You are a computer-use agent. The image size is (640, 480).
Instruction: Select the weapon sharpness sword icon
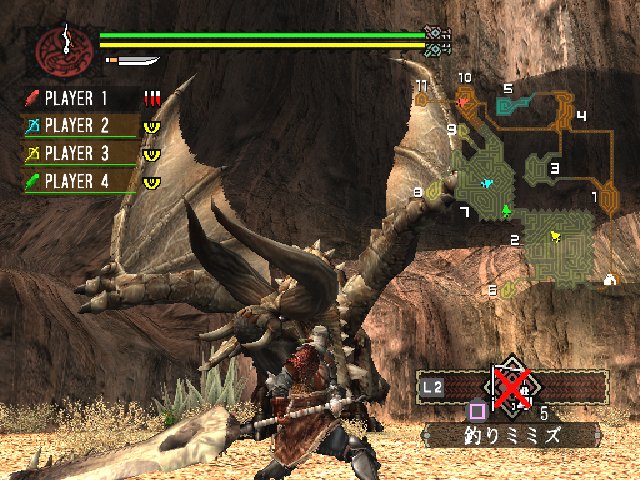(x=136, y=61)
